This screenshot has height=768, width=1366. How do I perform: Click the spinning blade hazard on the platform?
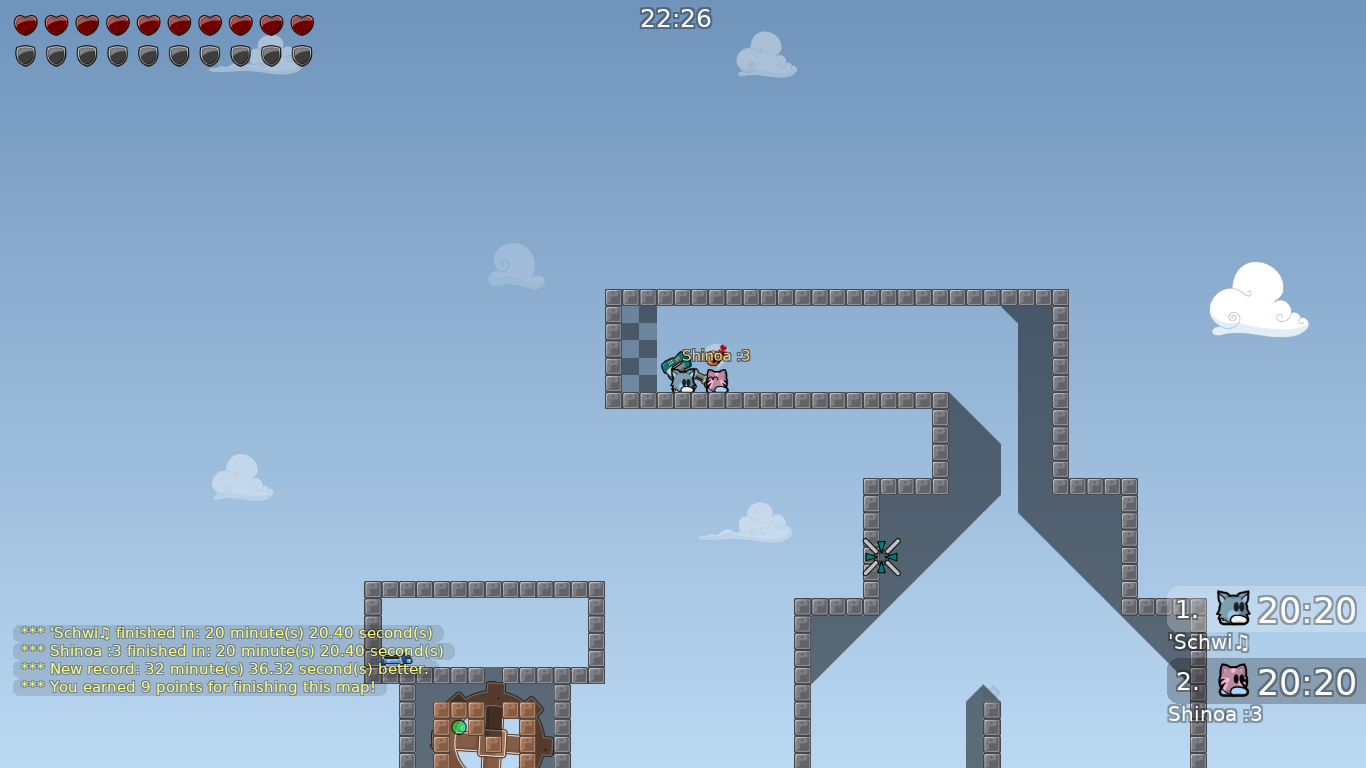(882, 555)
